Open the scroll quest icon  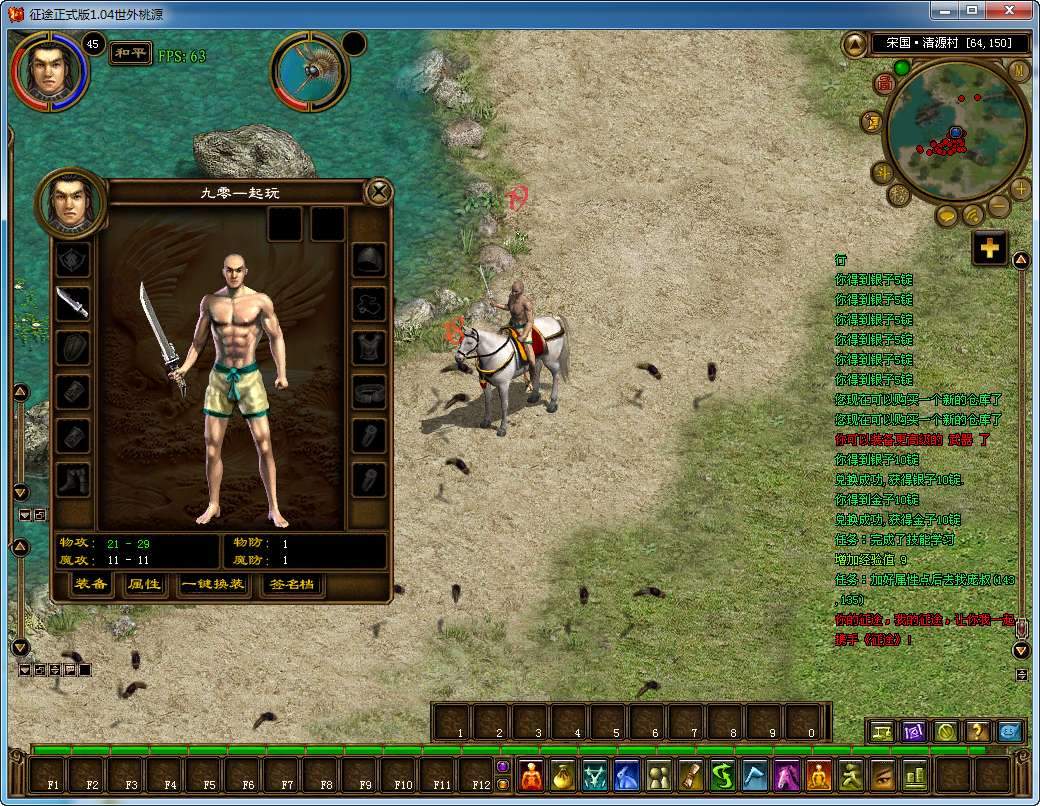click(x=690, y=775)
